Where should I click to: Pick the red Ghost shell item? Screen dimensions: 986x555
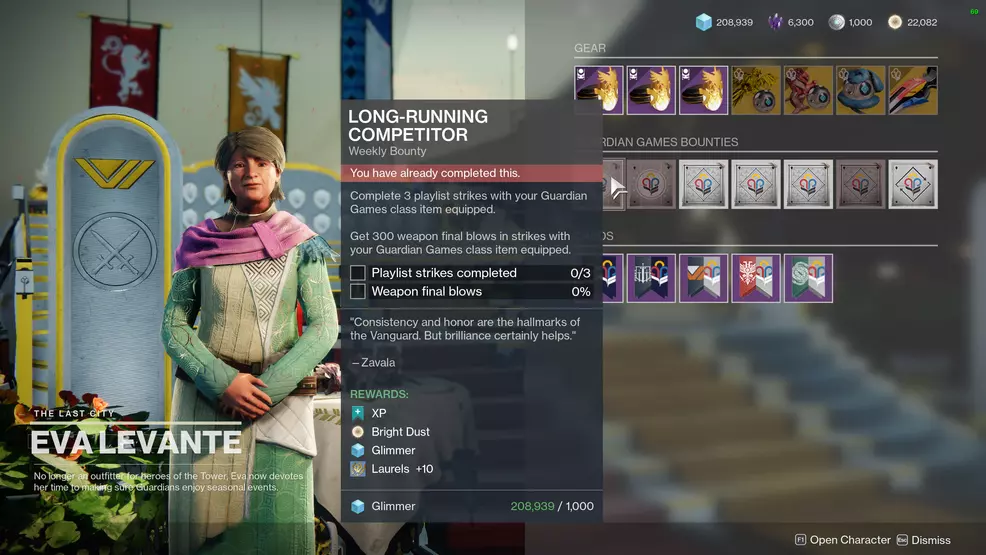[808, 91]
